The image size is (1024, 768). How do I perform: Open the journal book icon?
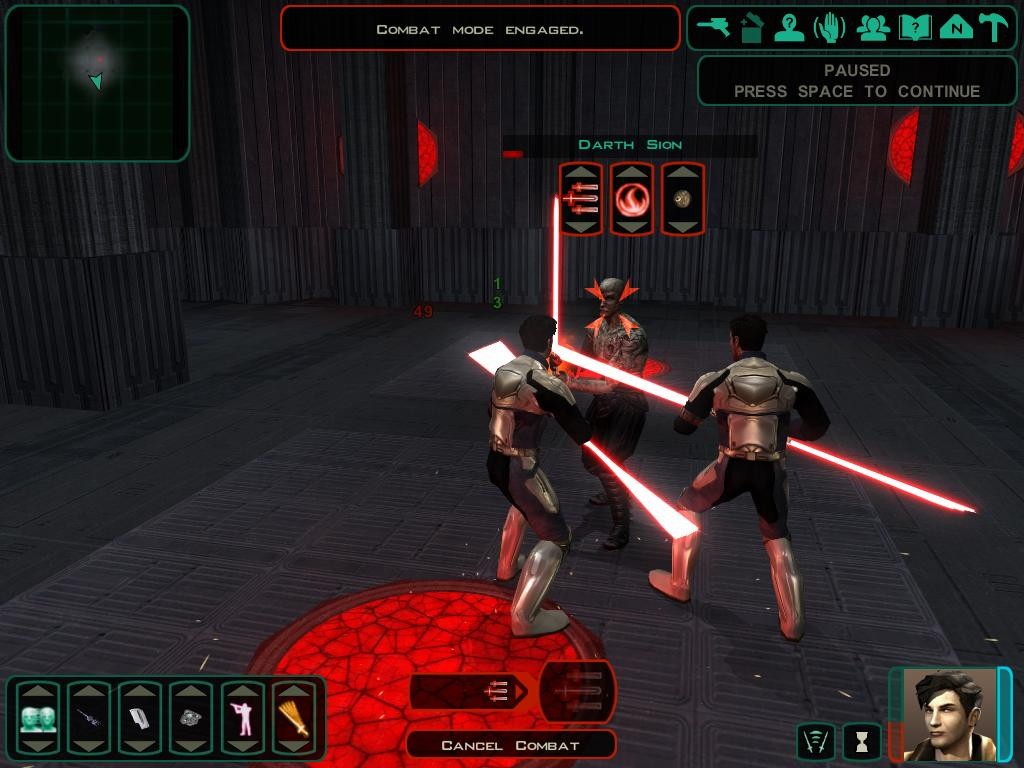pos(915,28)
